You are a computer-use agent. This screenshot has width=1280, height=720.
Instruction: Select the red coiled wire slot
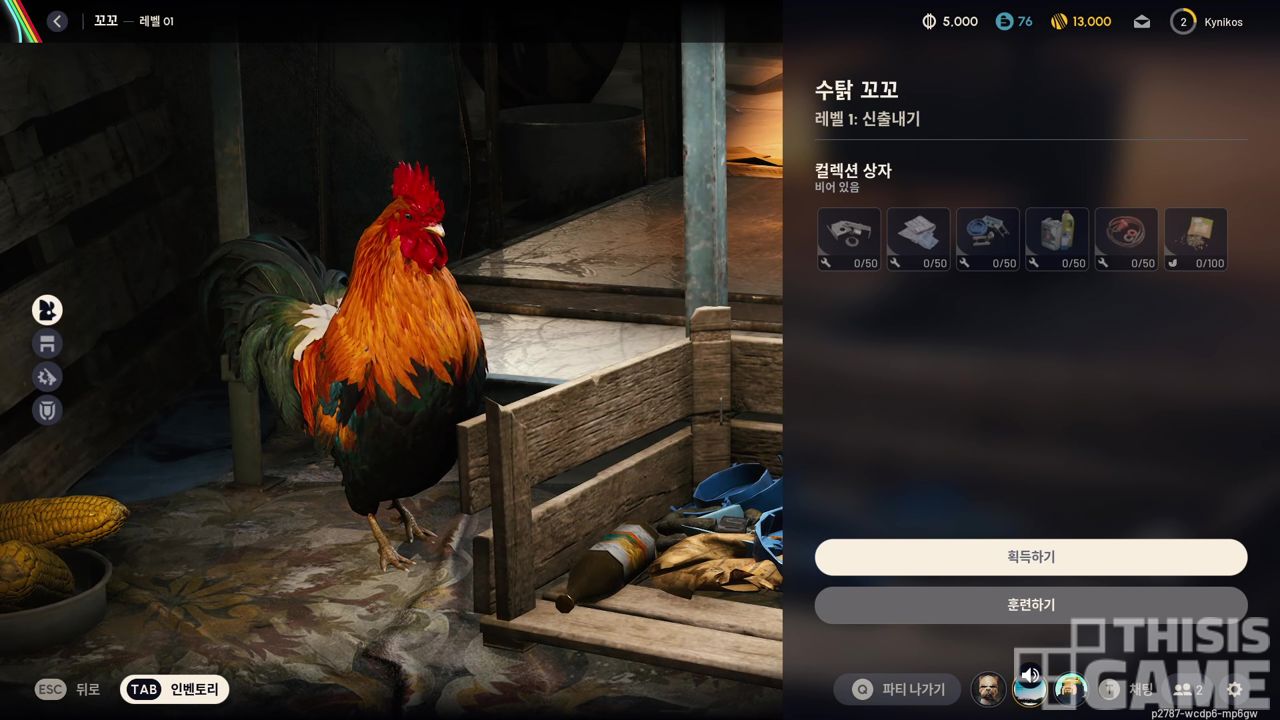(1126, 239)
